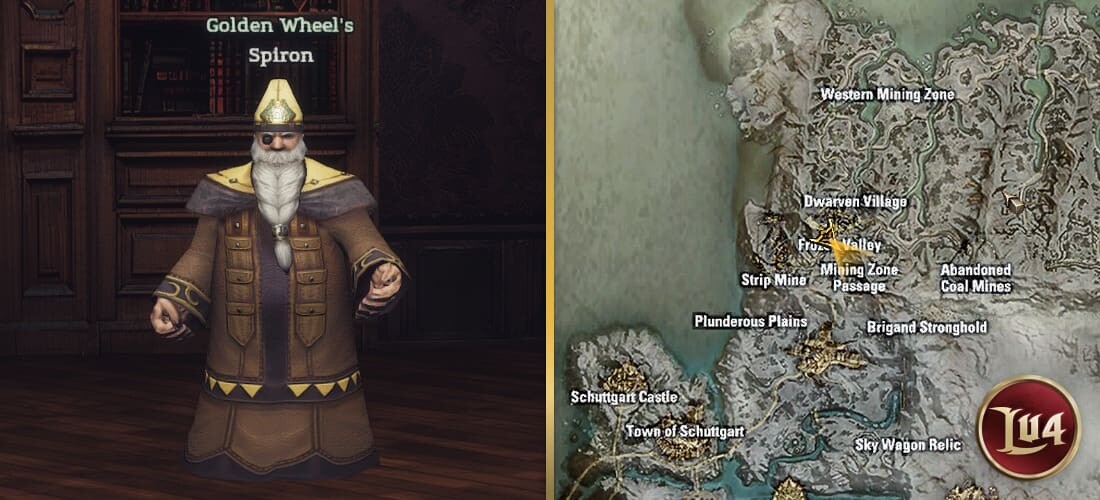Screen dimensions: 1100x500
Task: Click the Schuttgart Castle map label
Action: [624, 397]
